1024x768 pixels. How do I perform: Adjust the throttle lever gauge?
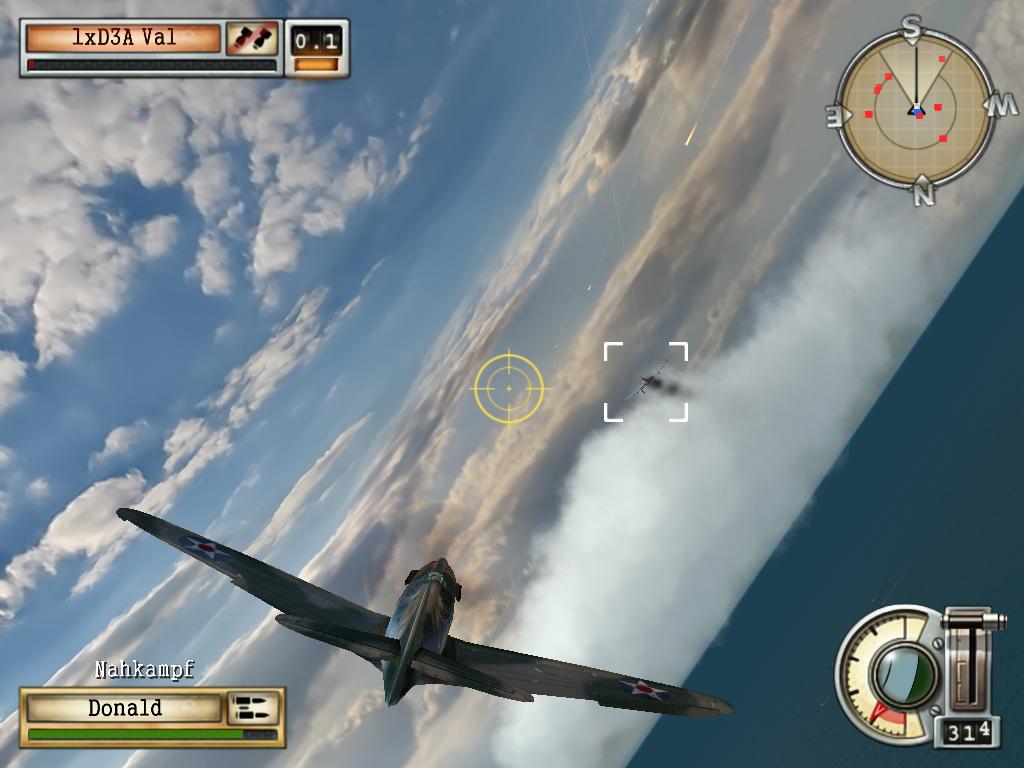(968, 660)
